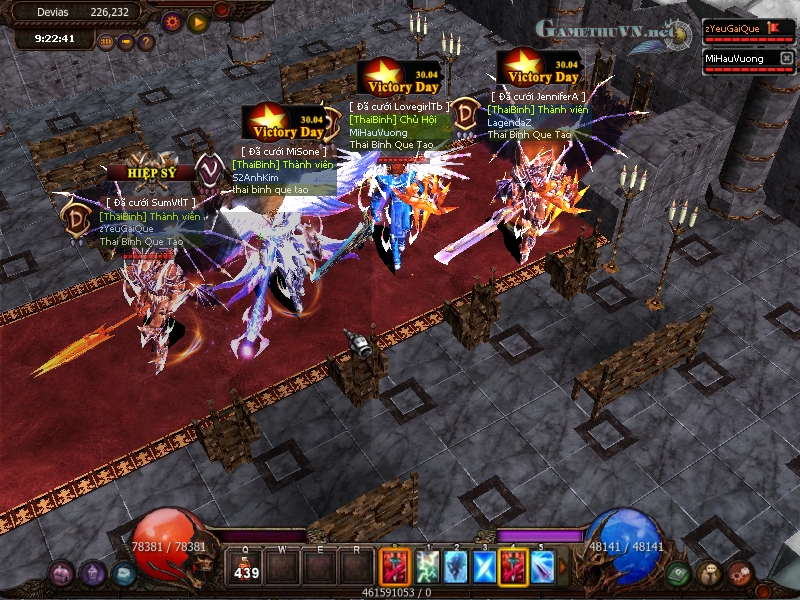This screenshot has height=600, width=800.
Task: Toggle the 3D camera button
Action: (x=106, y=42)
